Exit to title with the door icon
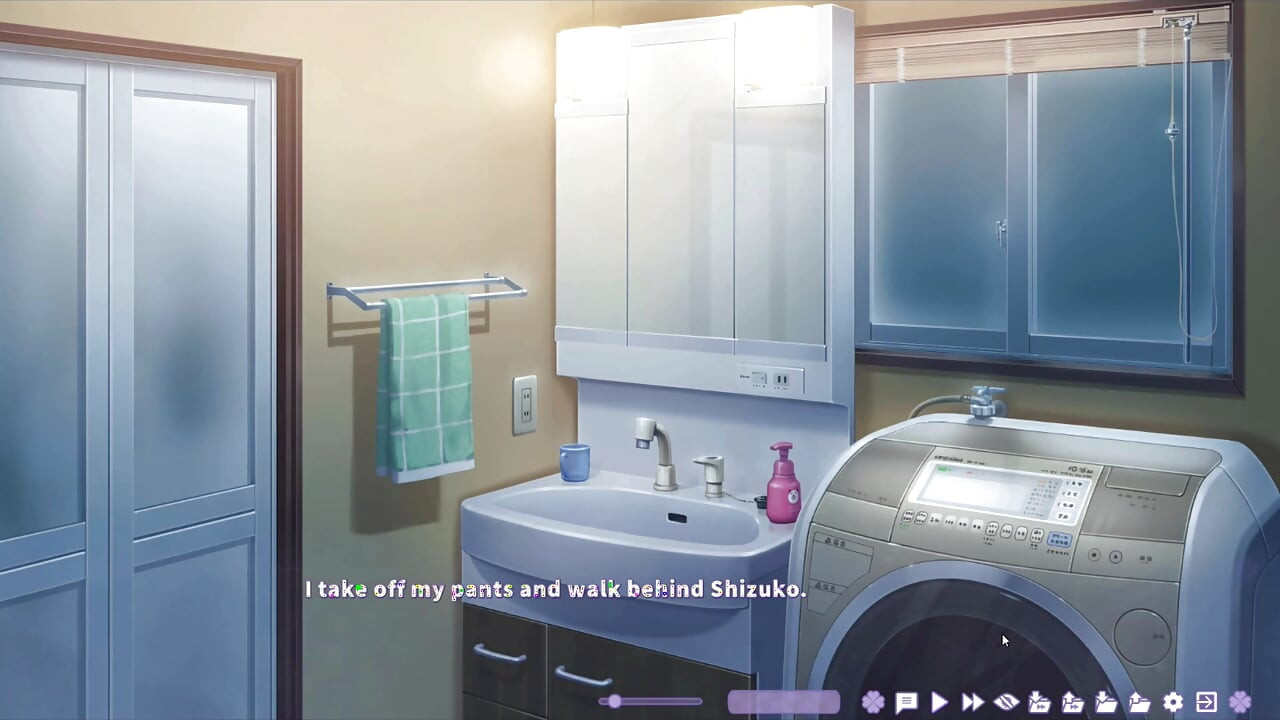Viewport: 1280px width, 720px height. 1204,702
